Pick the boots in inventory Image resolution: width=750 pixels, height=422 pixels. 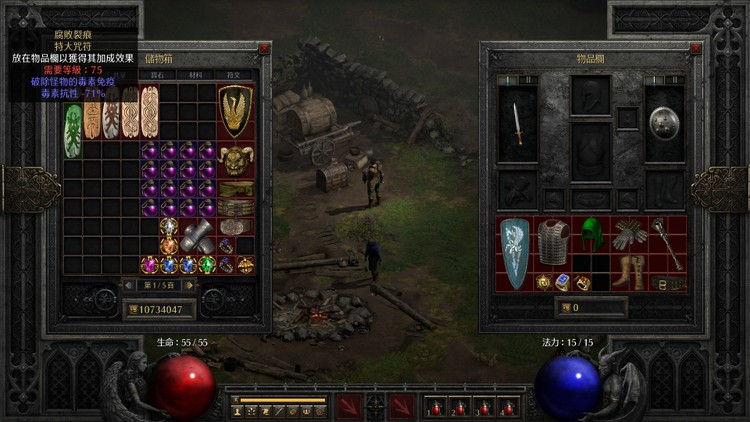tap(629, 272)
